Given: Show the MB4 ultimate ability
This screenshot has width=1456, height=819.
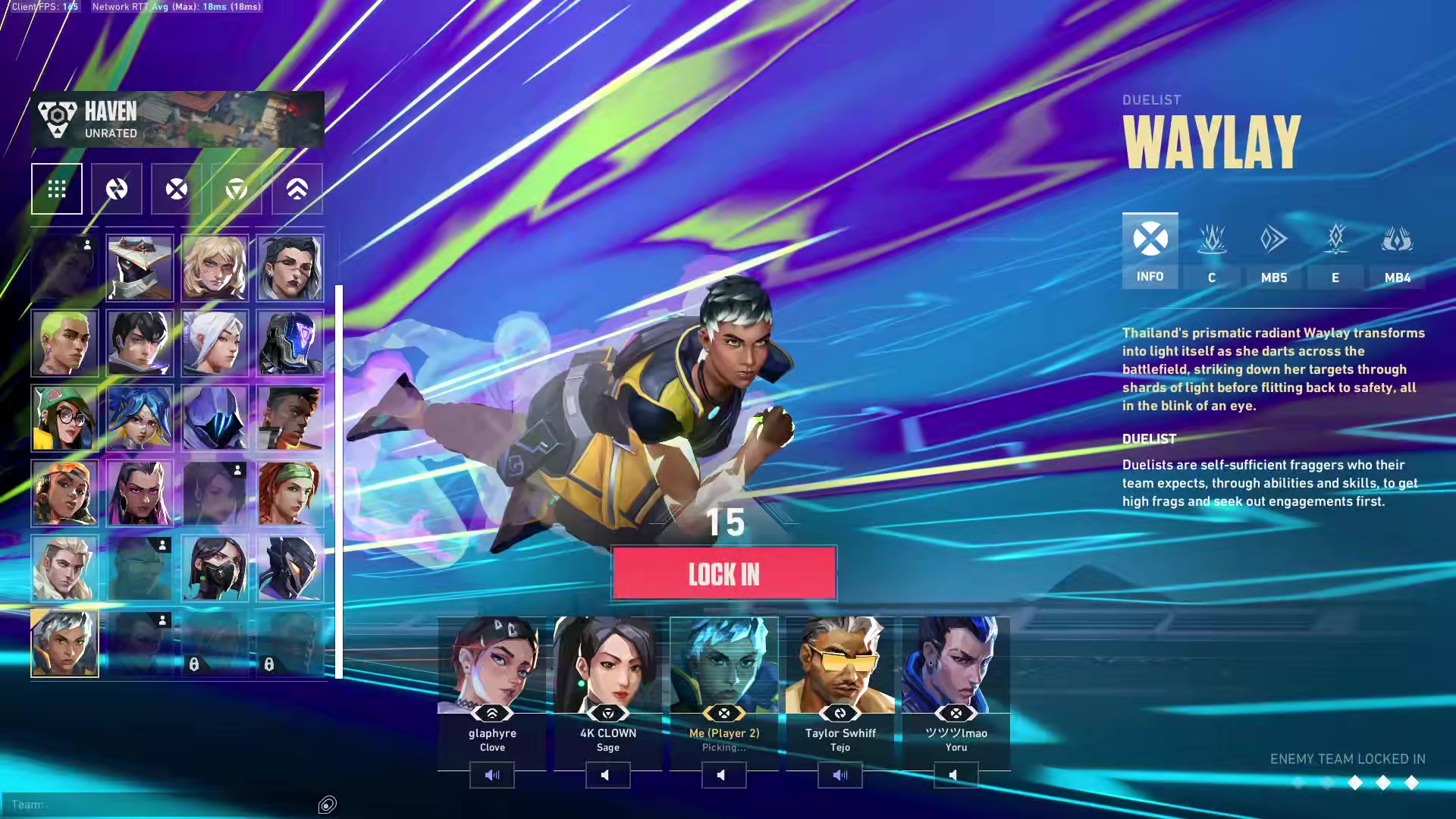Looking at the screenshot, I should pyautogui.click(x=1397, y=251).
